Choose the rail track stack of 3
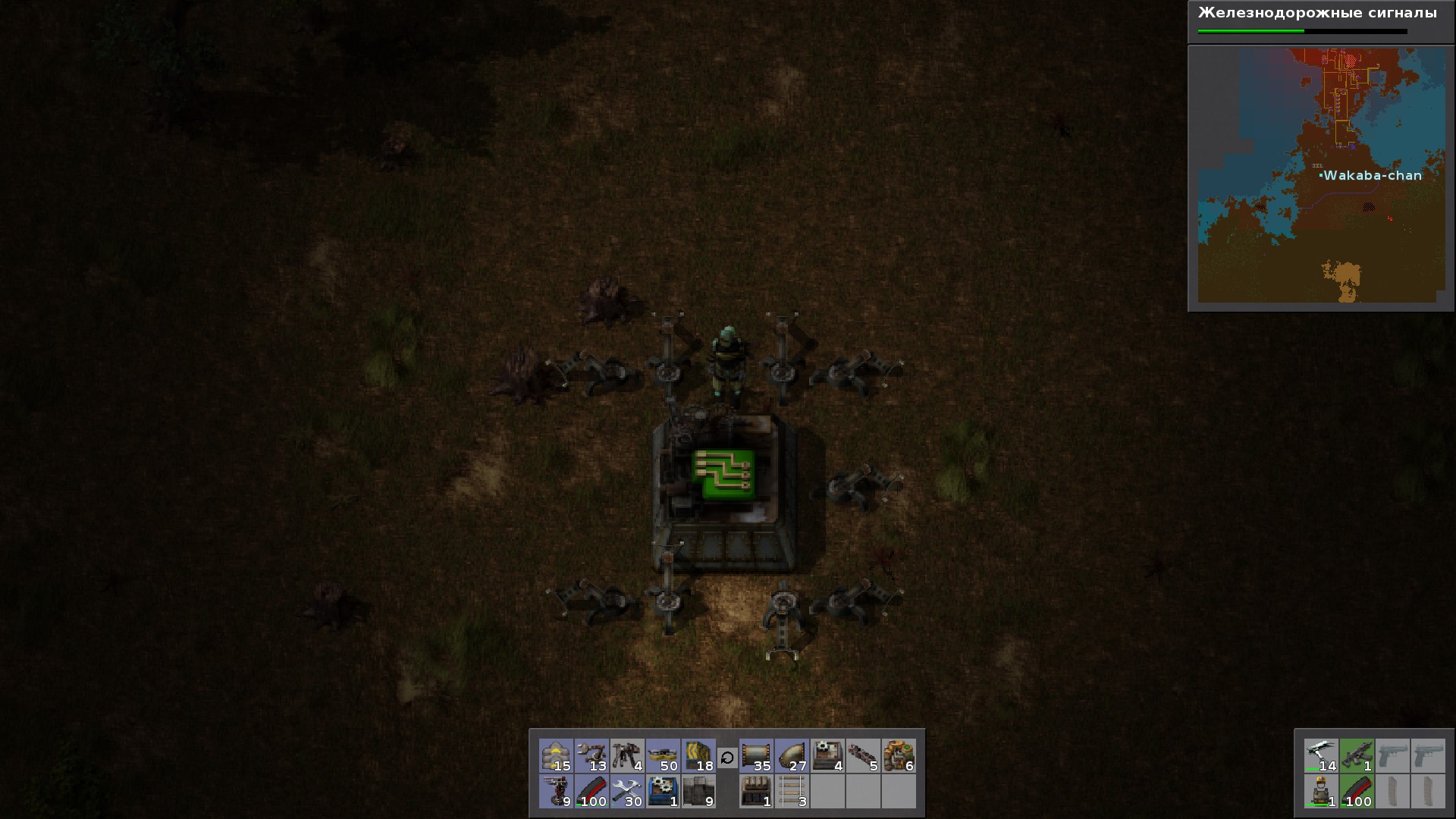Screen dimensions: 1456x819 [792, 792]
